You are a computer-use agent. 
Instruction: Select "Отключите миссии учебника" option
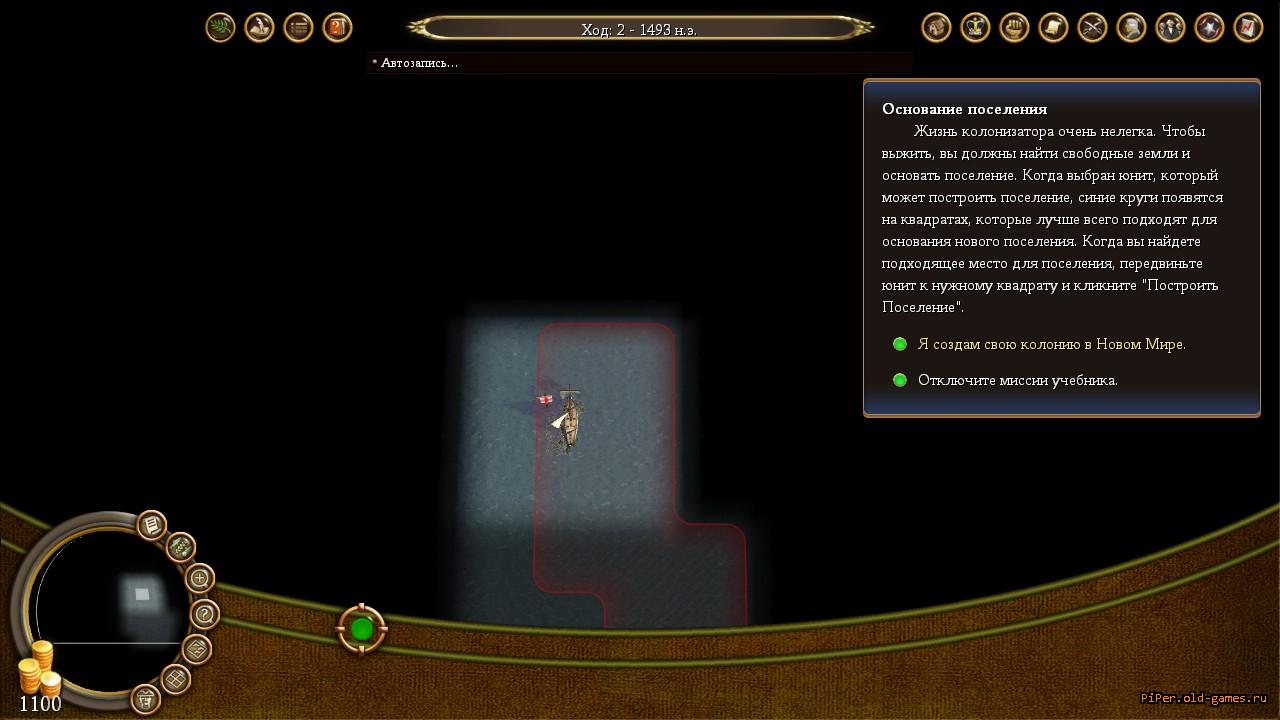pyautogui.click(x=1017, y=380)
